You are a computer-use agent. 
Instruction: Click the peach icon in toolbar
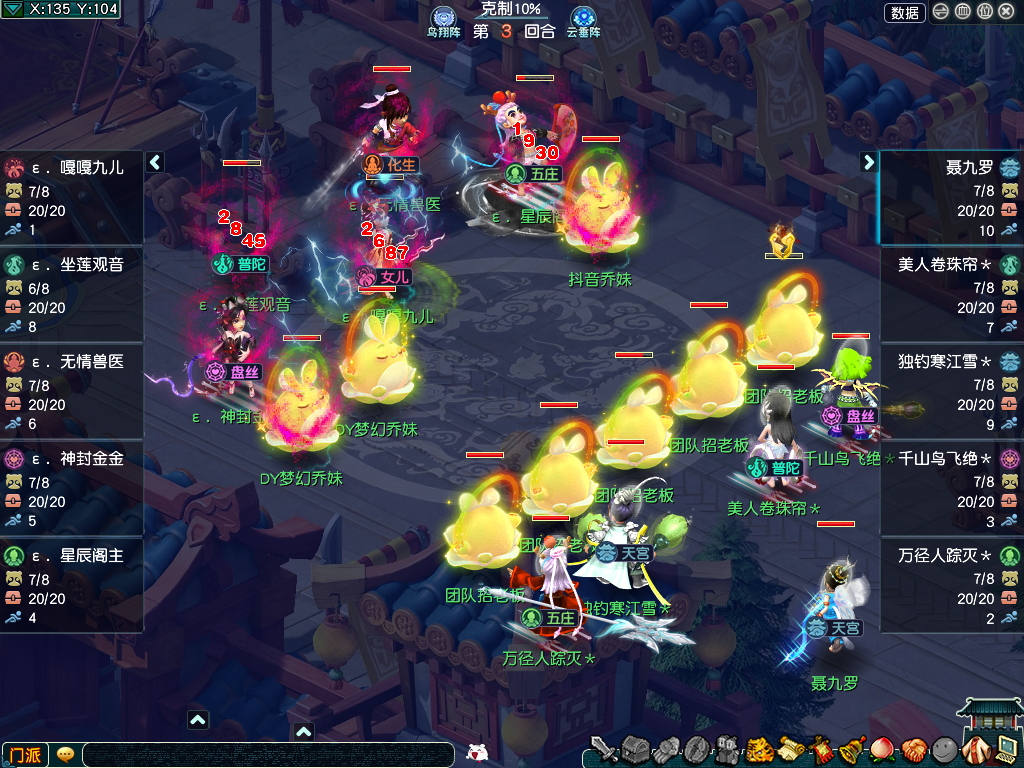point(884,749)
